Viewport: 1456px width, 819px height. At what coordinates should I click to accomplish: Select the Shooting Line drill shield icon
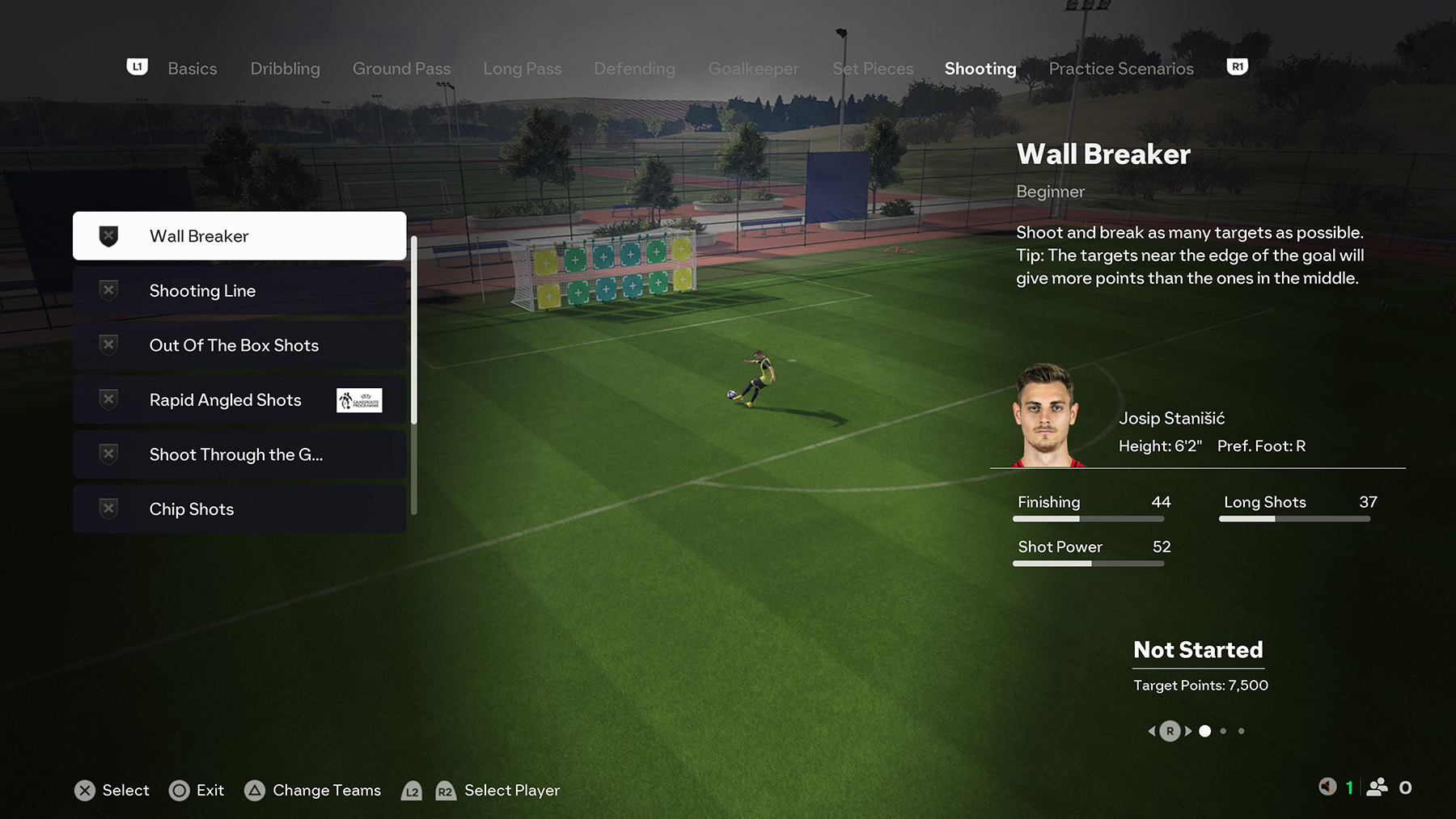click(x=108, y=289)
